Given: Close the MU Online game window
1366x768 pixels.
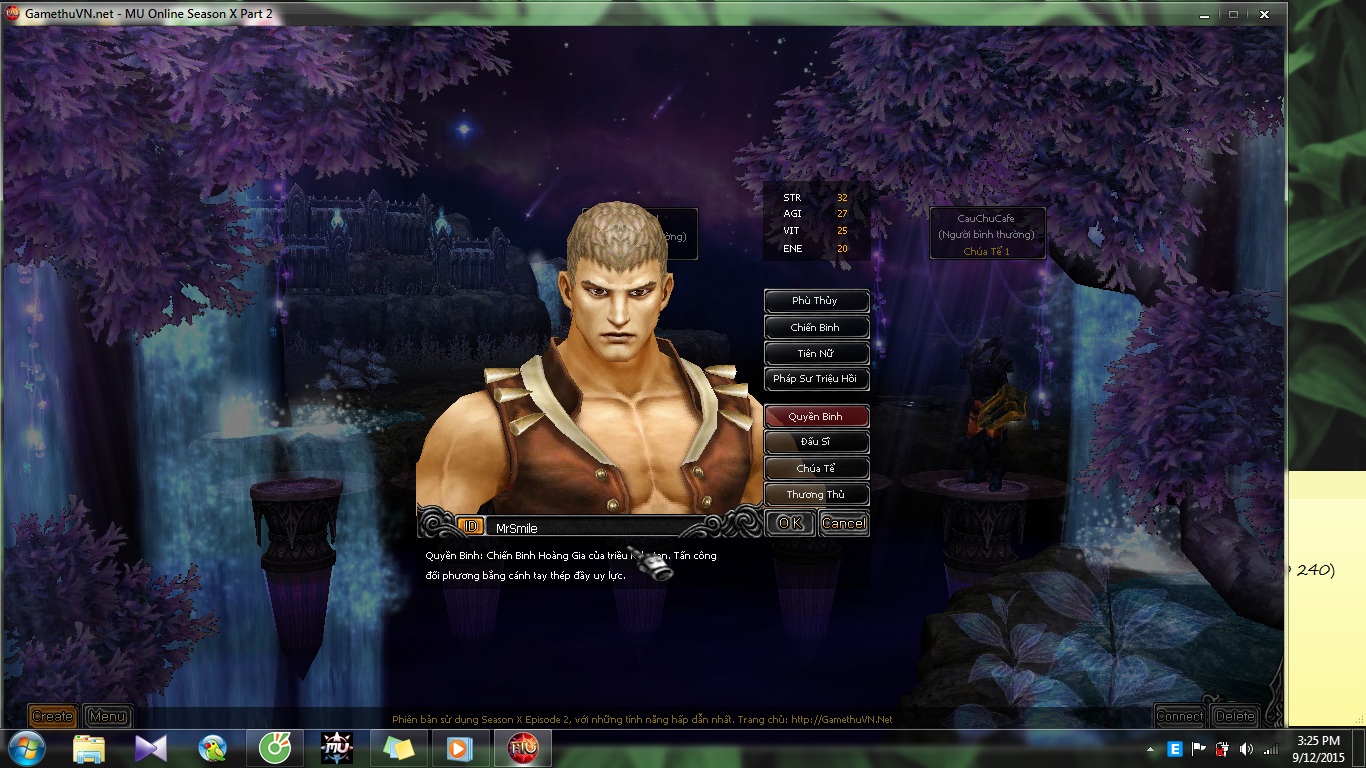Looking at the screenshot, I should pyautogui.click(x=1265, y=14).
